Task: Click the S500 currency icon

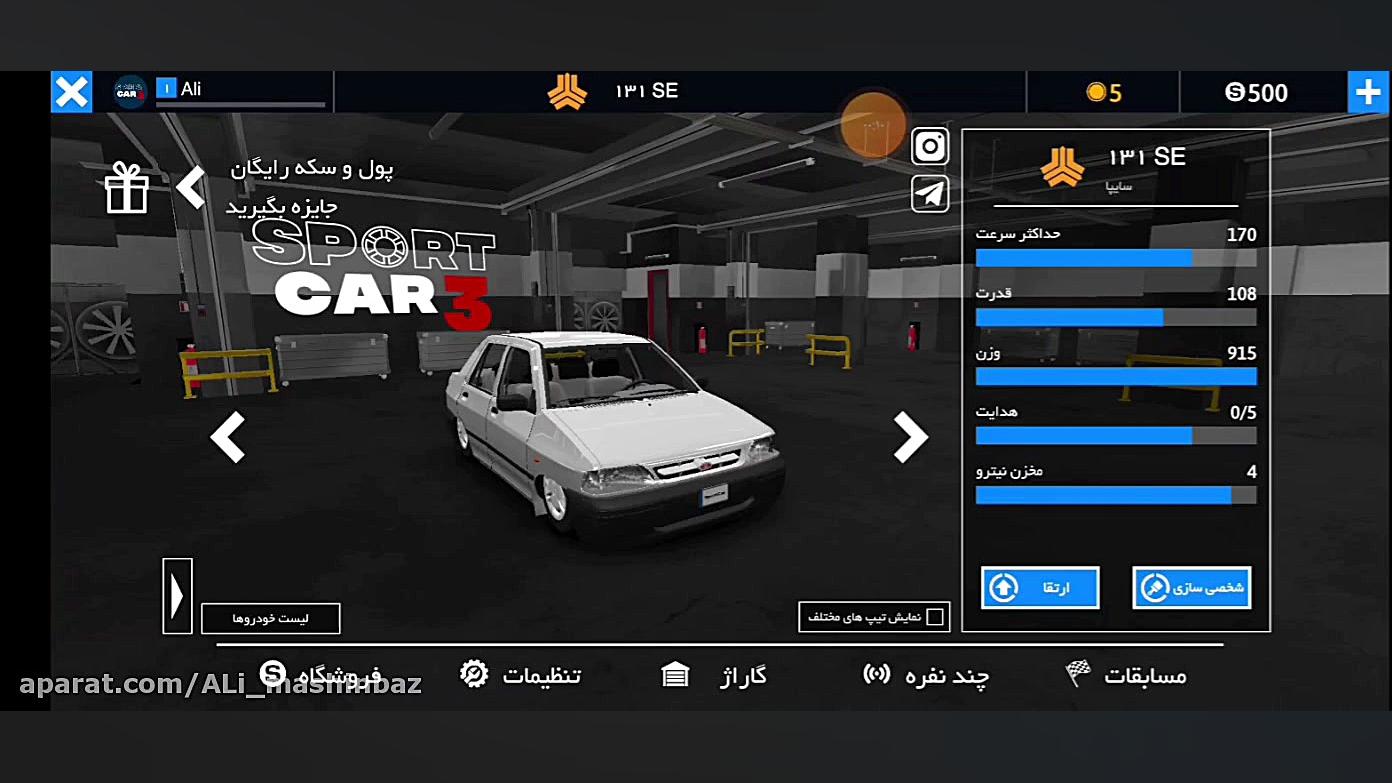Action: tap(1234, 92)
